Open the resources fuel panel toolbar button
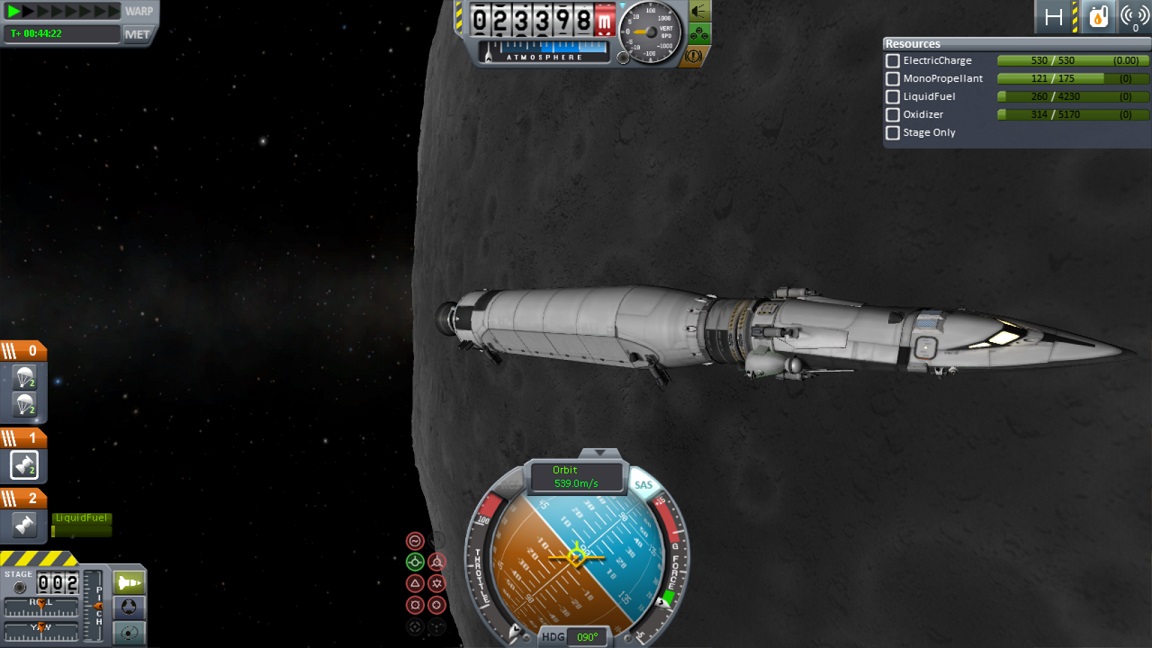The width and height of the screenshot is (1152, 648). click(x=1098, y=16)
